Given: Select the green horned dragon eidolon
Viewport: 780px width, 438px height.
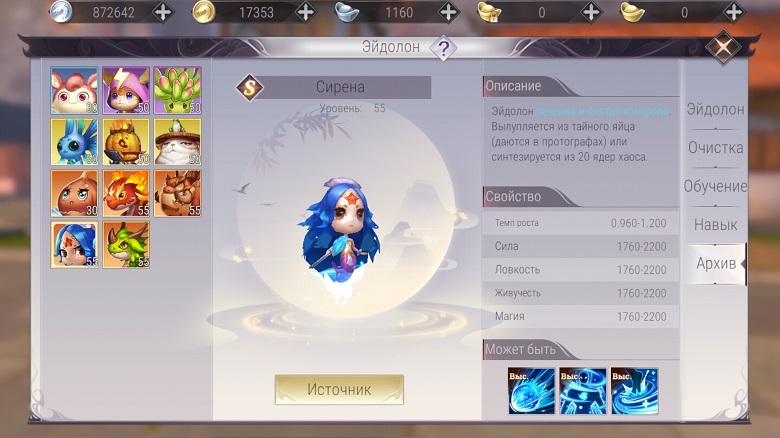Looking at the screenshot, I should click(125, 245).
